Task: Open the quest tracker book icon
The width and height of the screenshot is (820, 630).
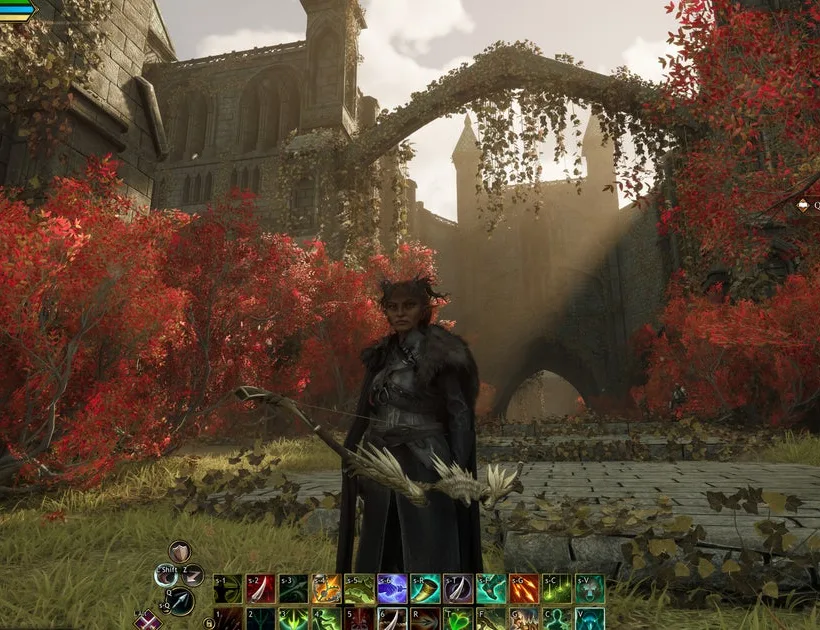Action: [803, 205]
